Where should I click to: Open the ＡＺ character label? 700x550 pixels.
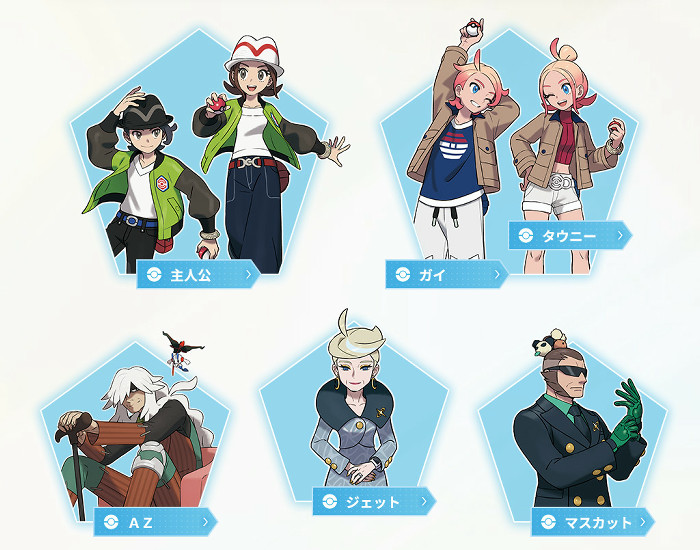click(155, 521)
